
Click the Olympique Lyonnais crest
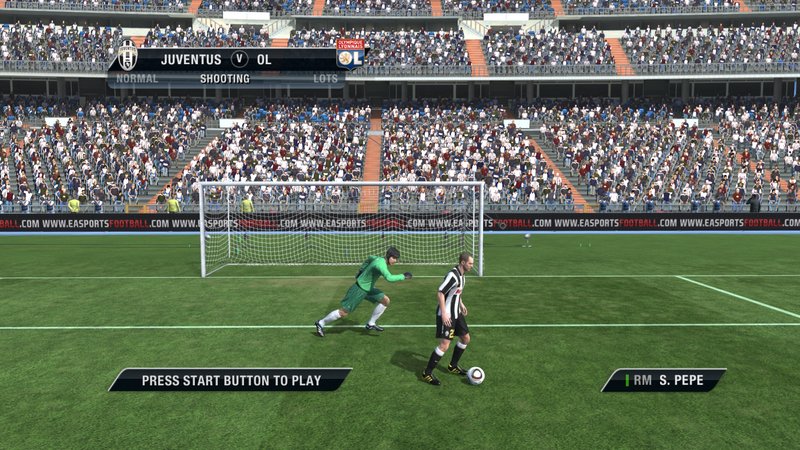[x=350, y=55]
